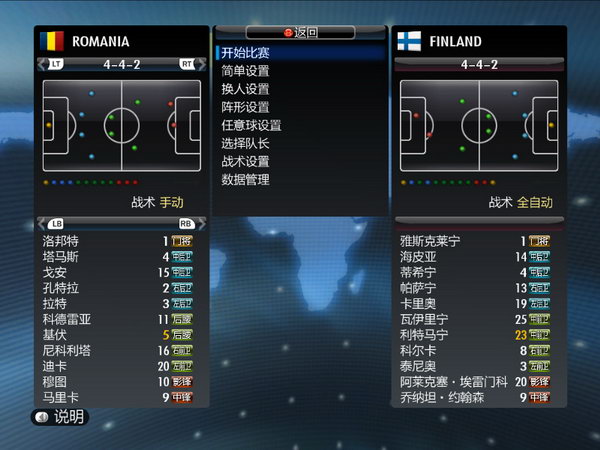The width and height of the screenshot is (600, 450).
Task: Pick Romanian striker 穆图 from the list
Action: [54, 382]
